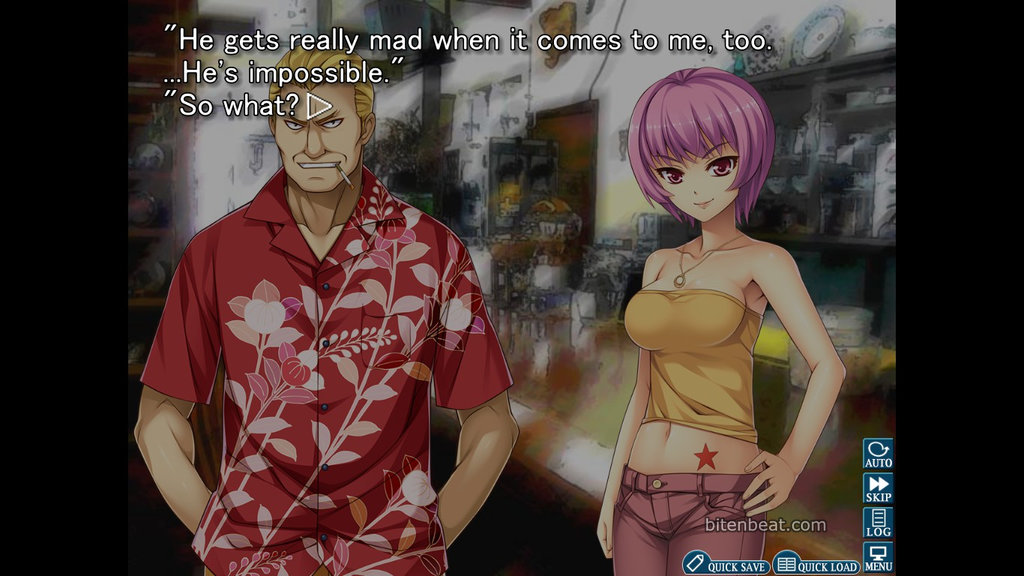Activate the SKIP button
1024x576 pixels.
click(x=878, y=488)
